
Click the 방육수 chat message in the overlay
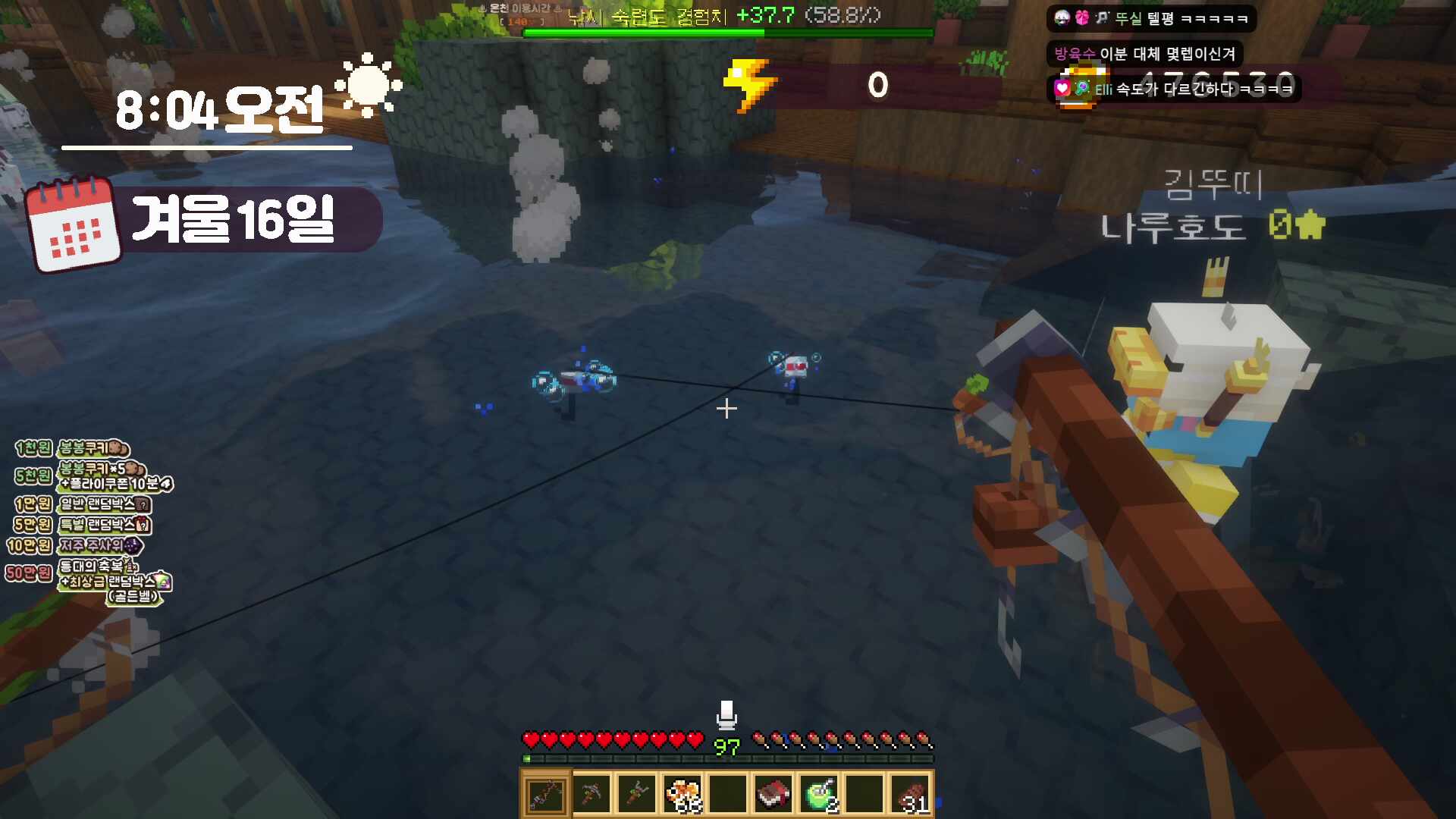click(1145, 54)
